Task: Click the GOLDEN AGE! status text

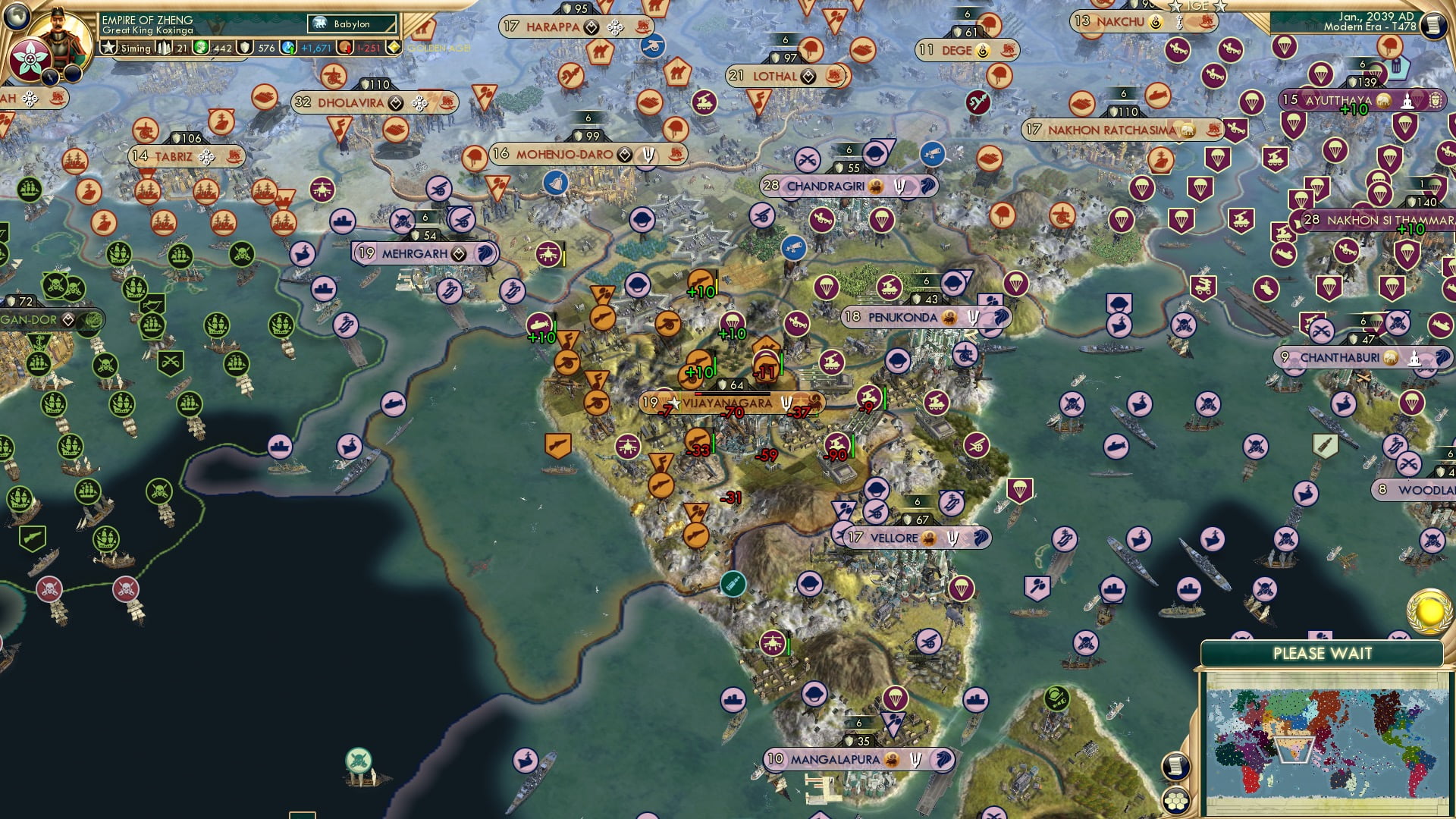Action: tap(440, 48)
